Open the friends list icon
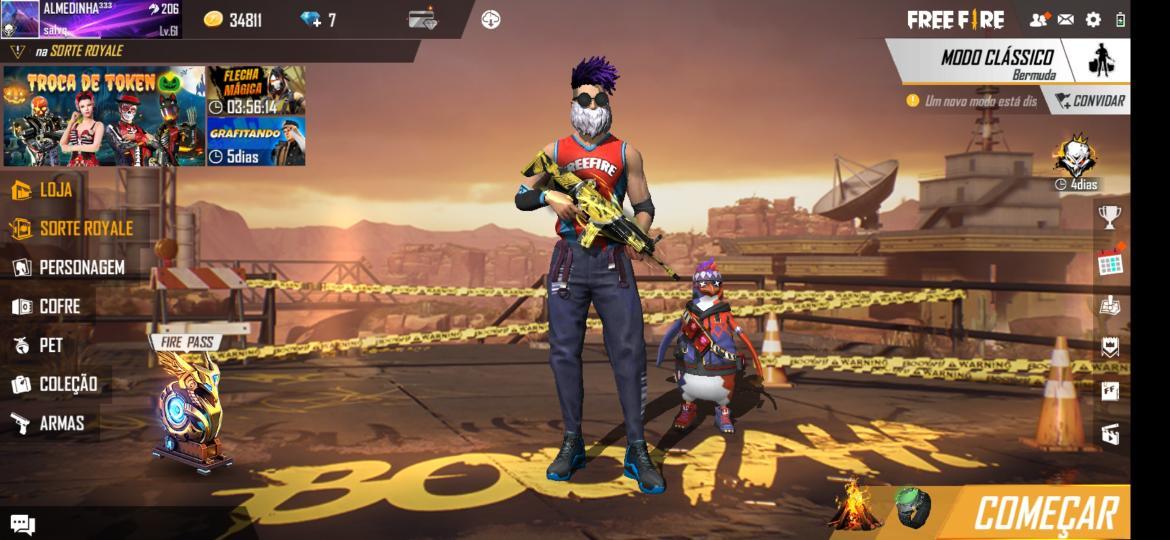Image resolution: width=1170 pixels, height=540 pixels. pos(1039,20)
